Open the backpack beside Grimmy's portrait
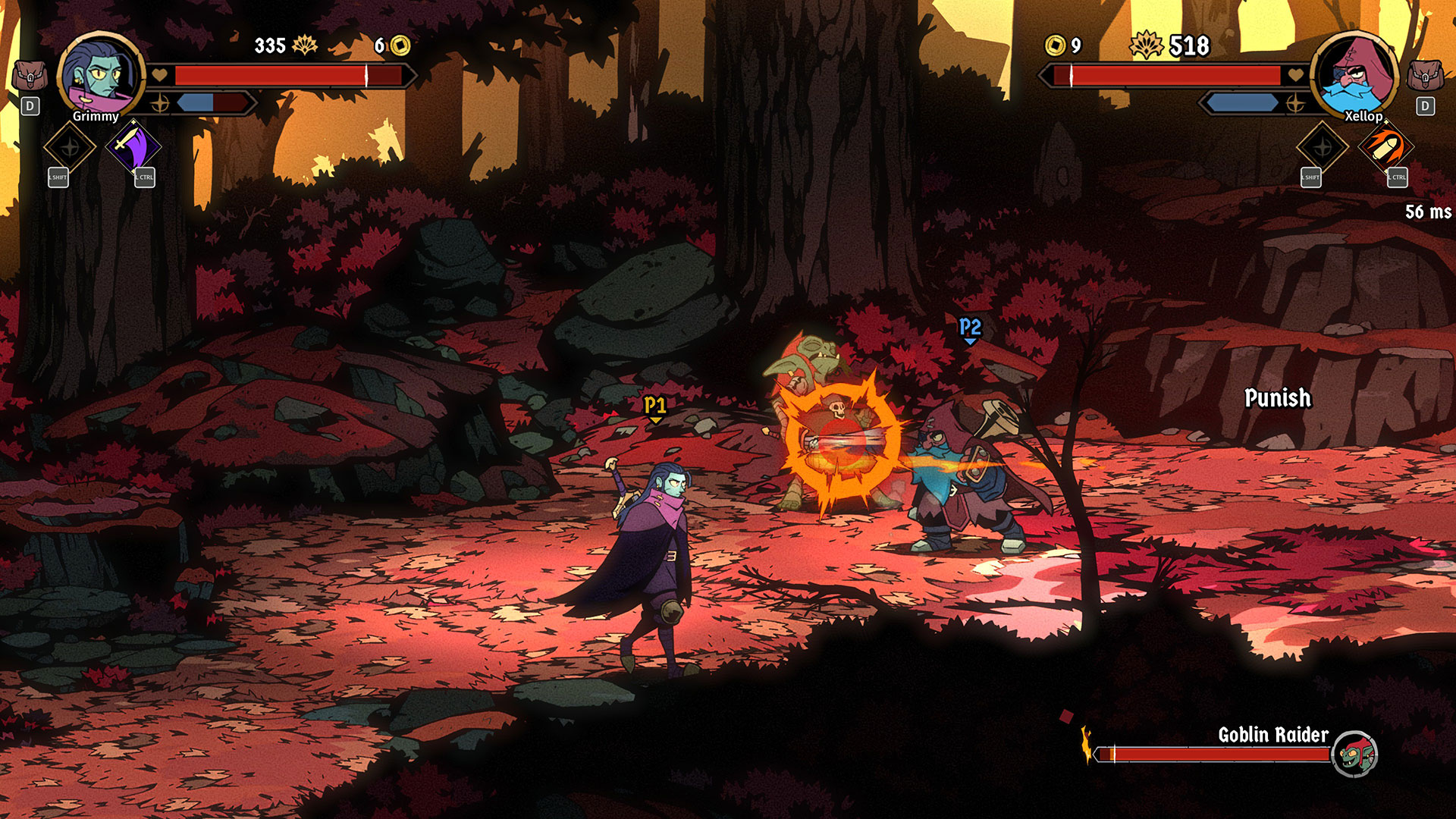 pos(30,76)
